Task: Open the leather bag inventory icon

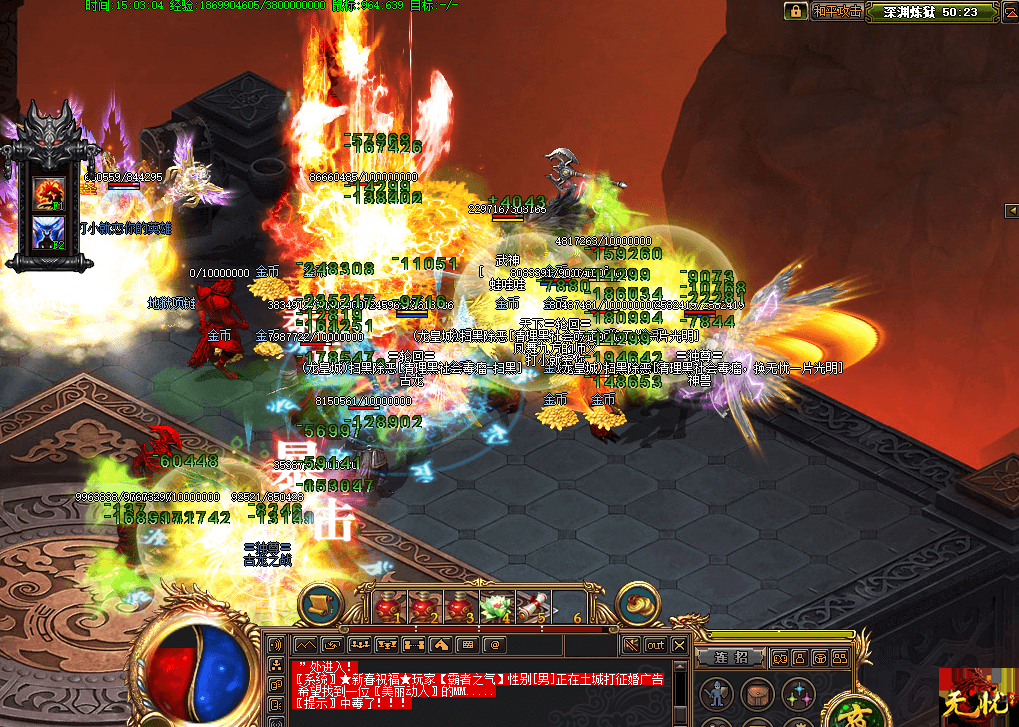Action: [755, 693]
